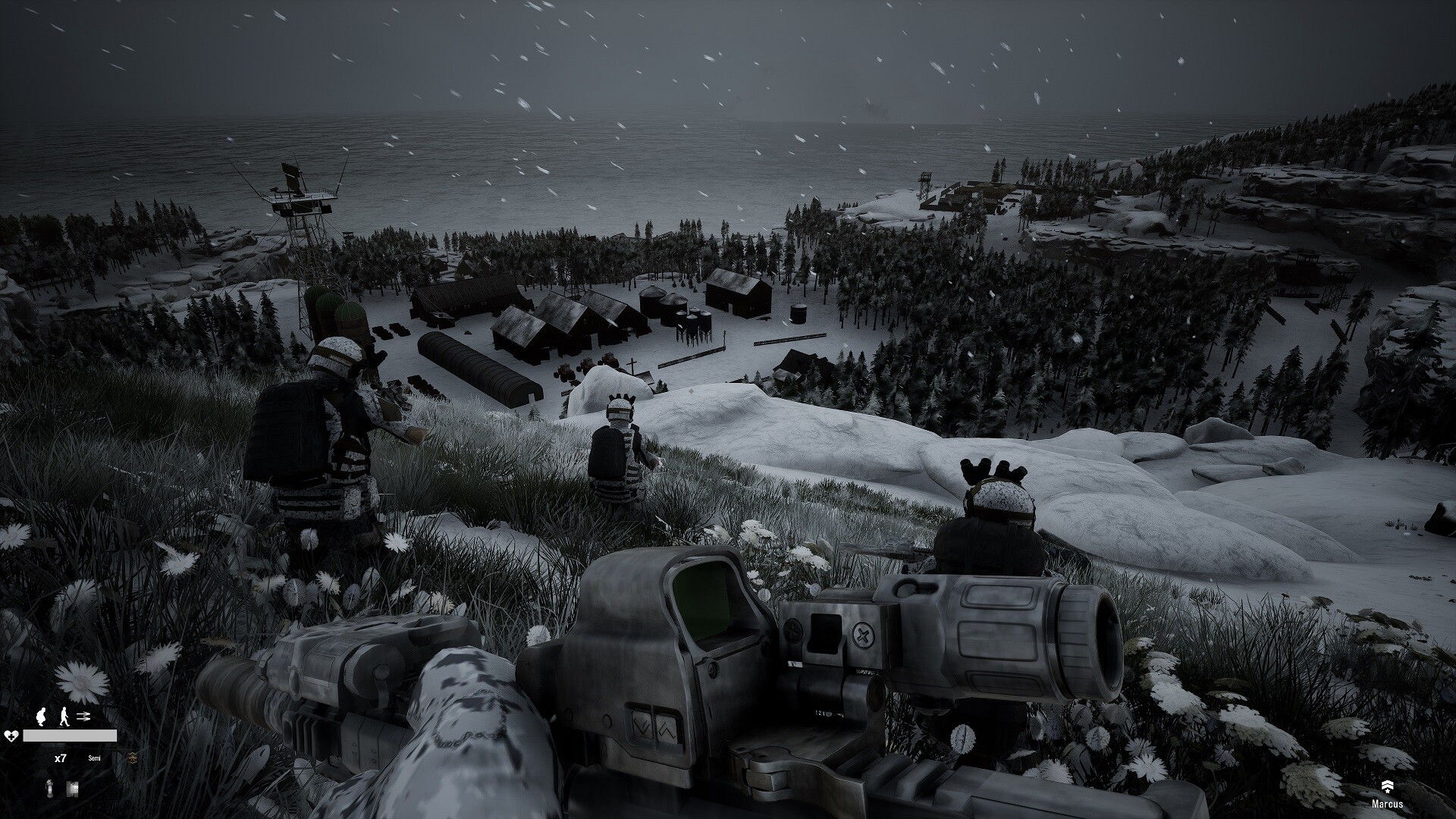Select the walking figure stance icon
The height and width of the screenshot is (819, 1456).
coord(64,715)
